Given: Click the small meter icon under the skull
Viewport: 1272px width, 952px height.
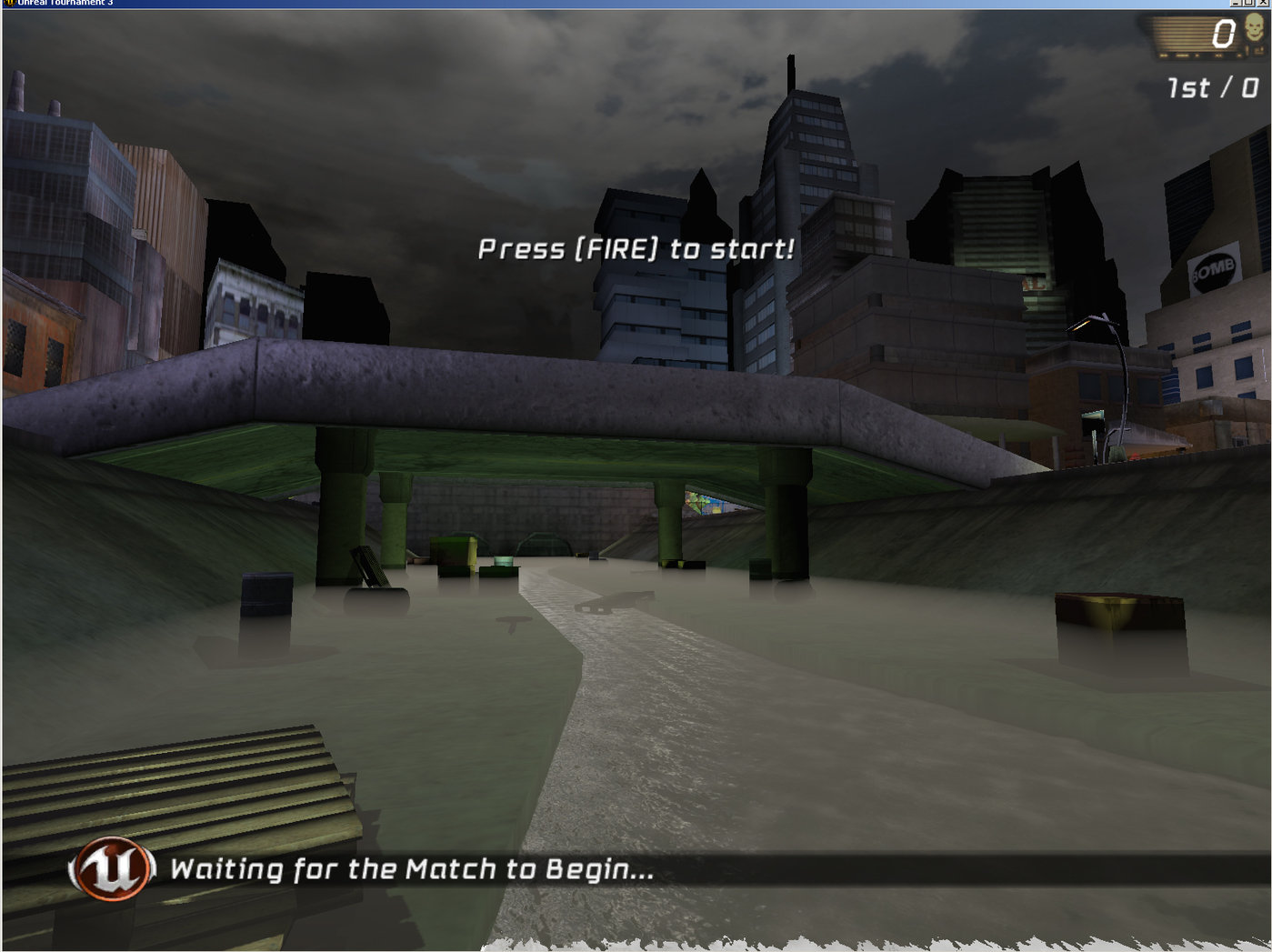Looking at the screenshot, I should click(1258, 52).
